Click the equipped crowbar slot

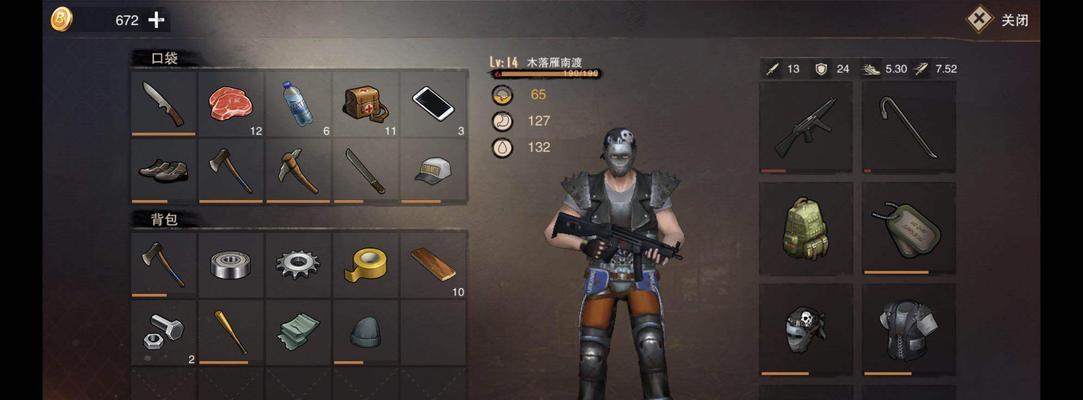pos(908,127)
